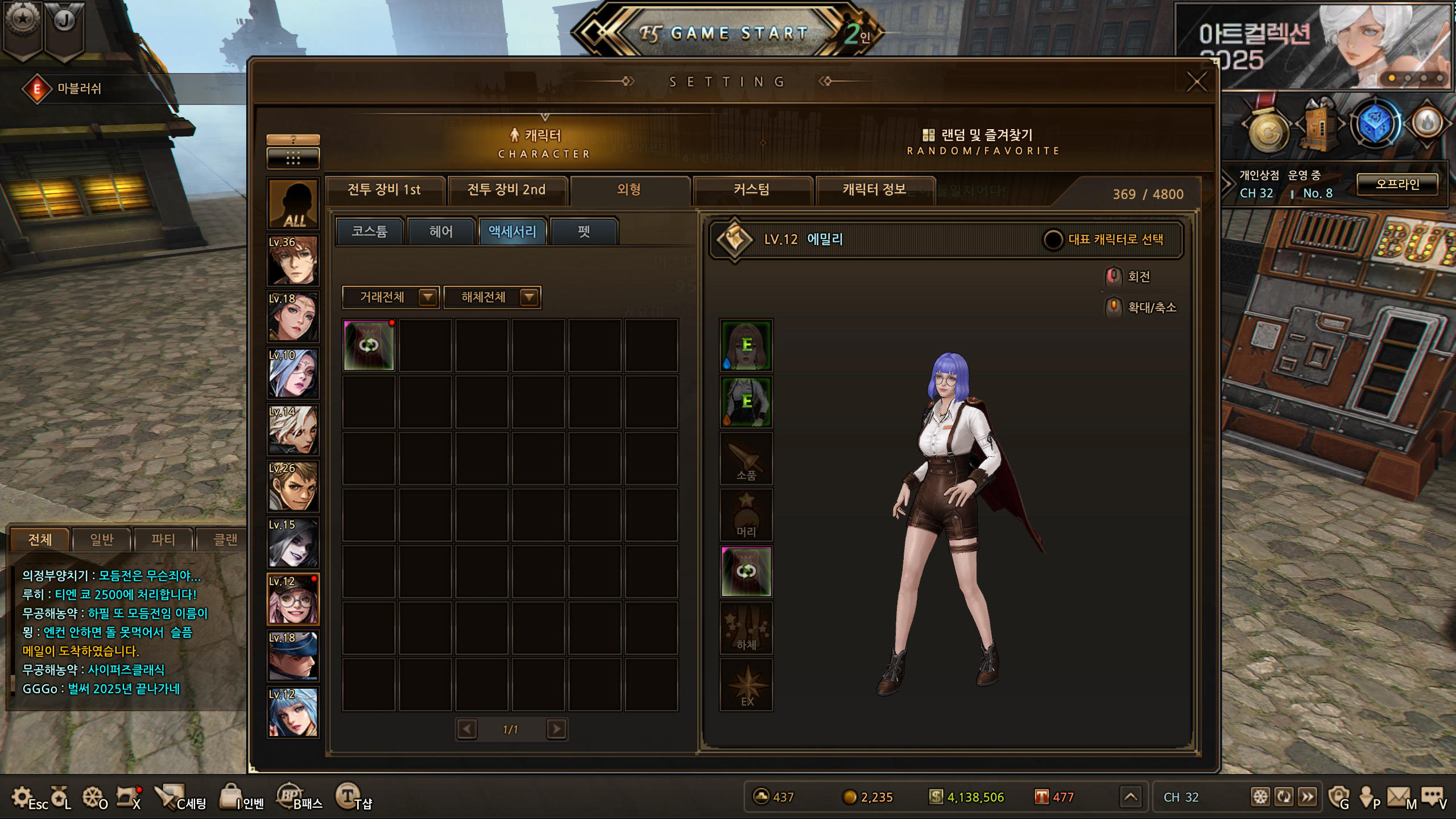Select the ALL characters silhouette button
Screen dimensions: 1456x819
(x=293, y=204)
